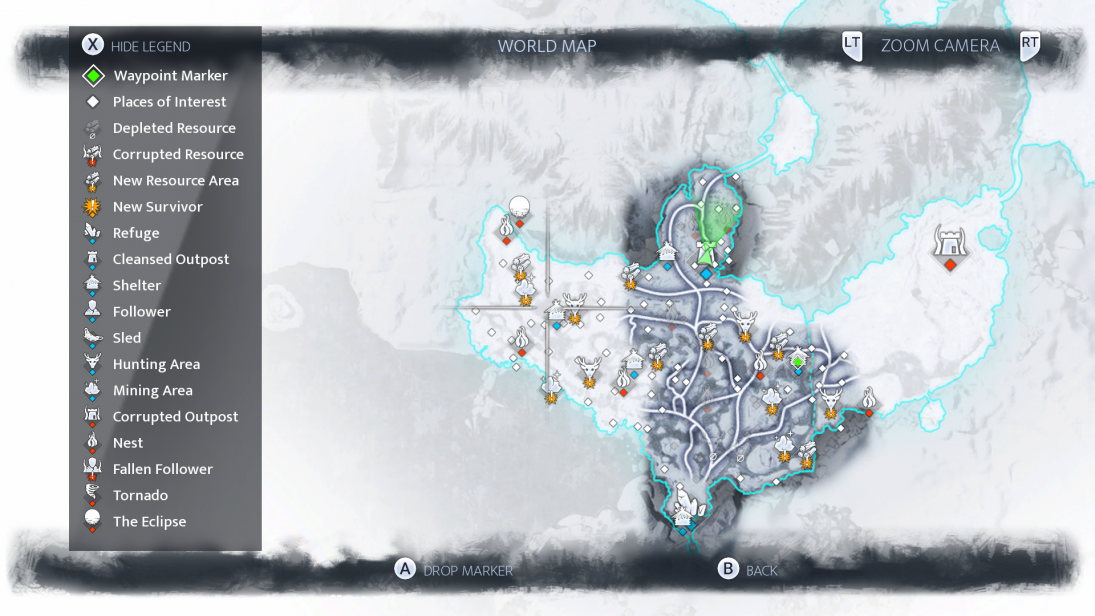1095x616 pixels.
Task: Click the green waypoint diamond on the map
Action: 798,359
